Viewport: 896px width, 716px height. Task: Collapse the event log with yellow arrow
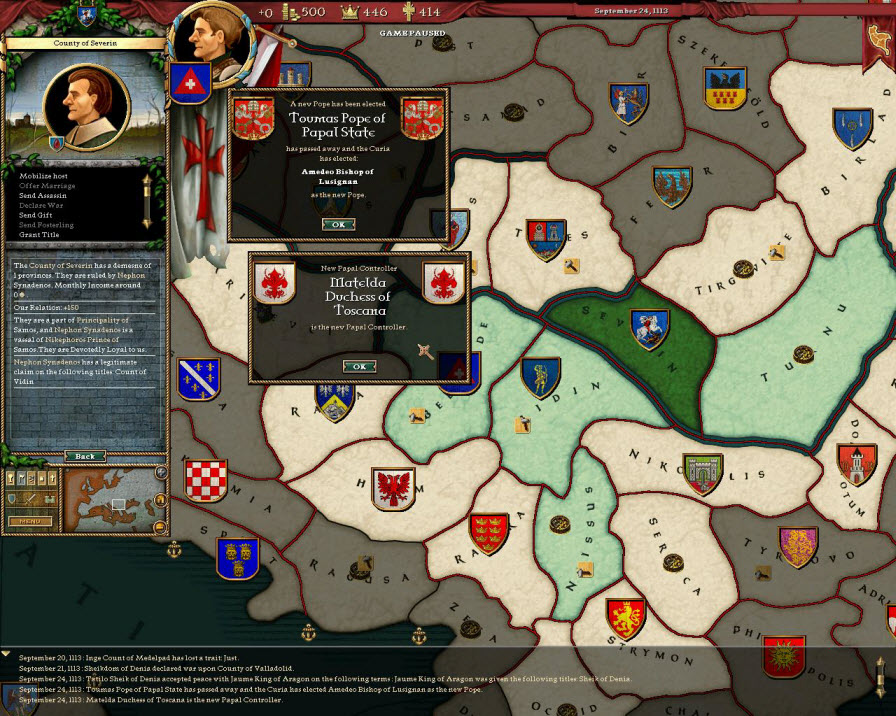point(6,653)
